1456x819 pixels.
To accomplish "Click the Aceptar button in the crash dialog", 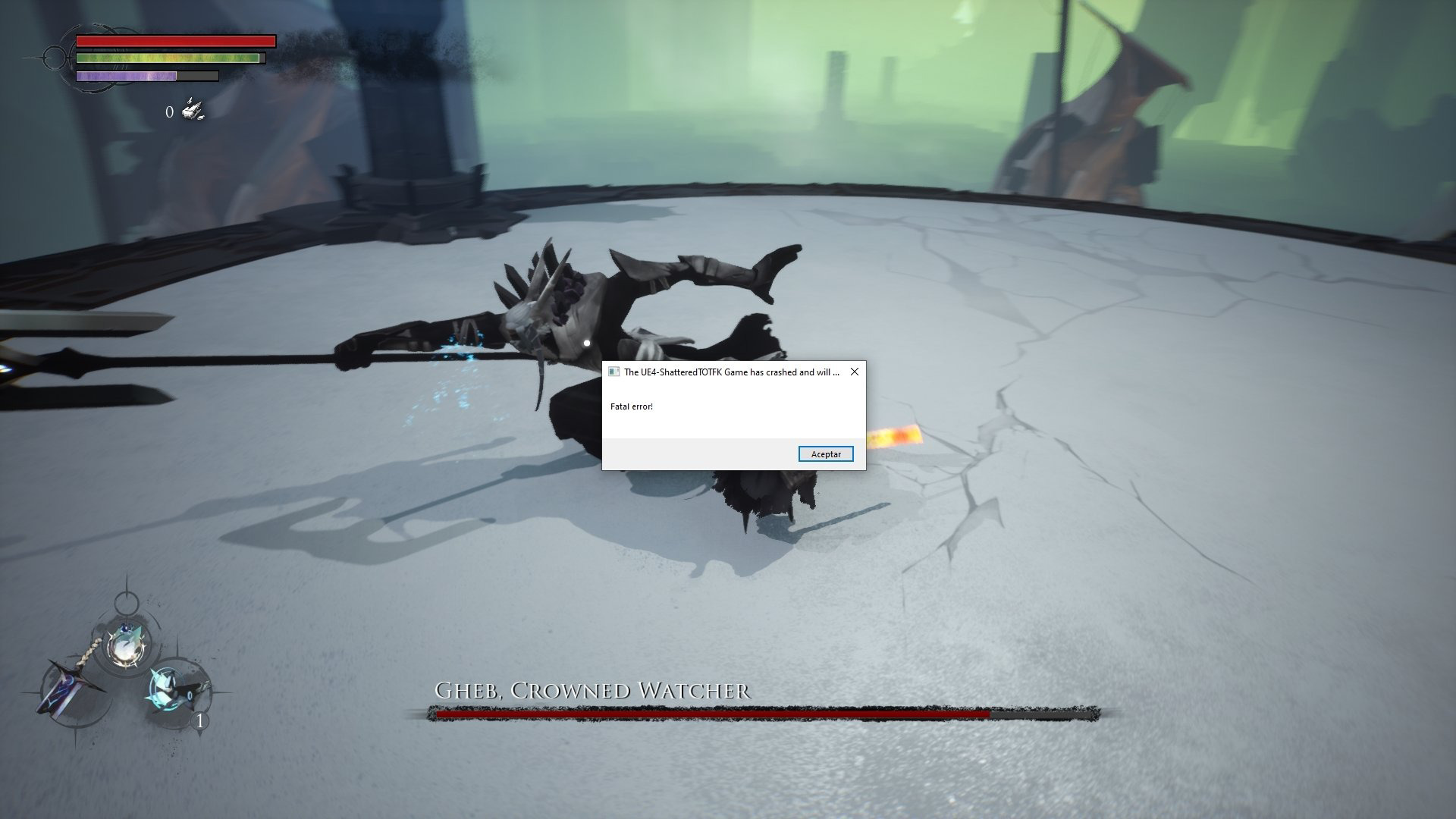I will point(826,454).
